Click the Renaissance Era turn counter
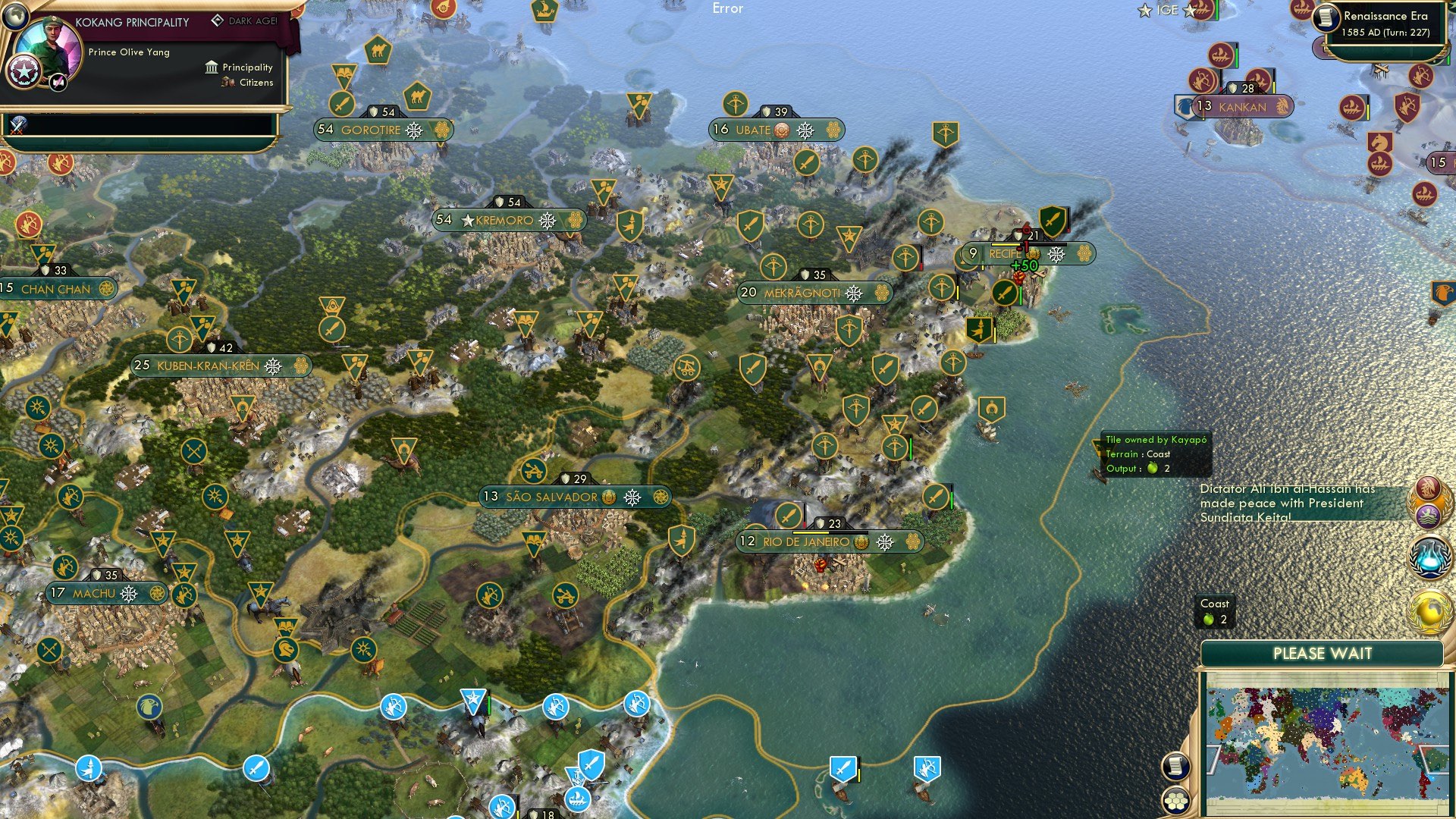The image size is (1456, 819). [1385, 33]
